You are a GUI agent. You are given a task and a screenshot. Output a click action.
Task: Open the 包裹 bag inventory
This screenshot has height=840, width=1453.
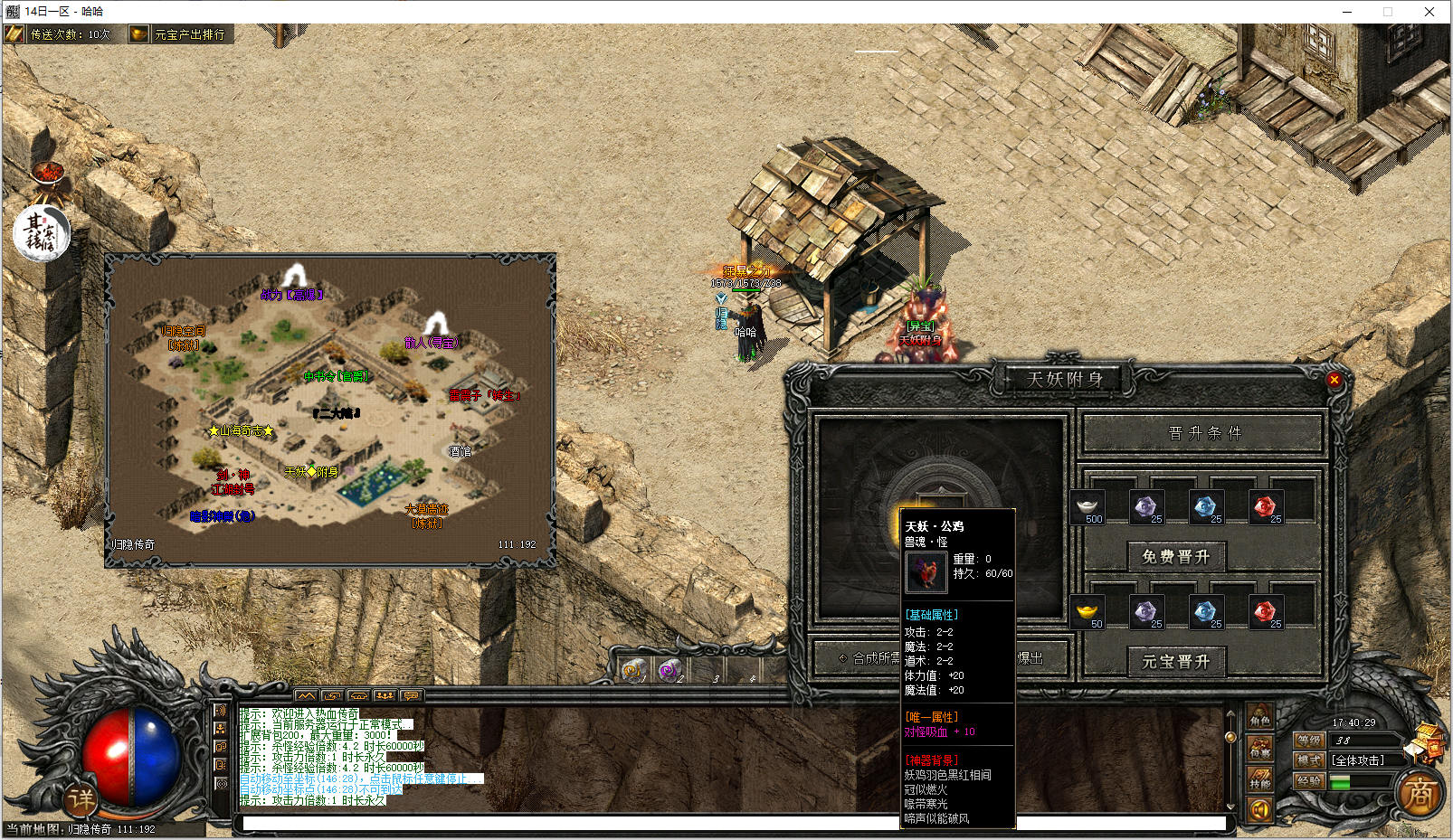pos(1259,748)
